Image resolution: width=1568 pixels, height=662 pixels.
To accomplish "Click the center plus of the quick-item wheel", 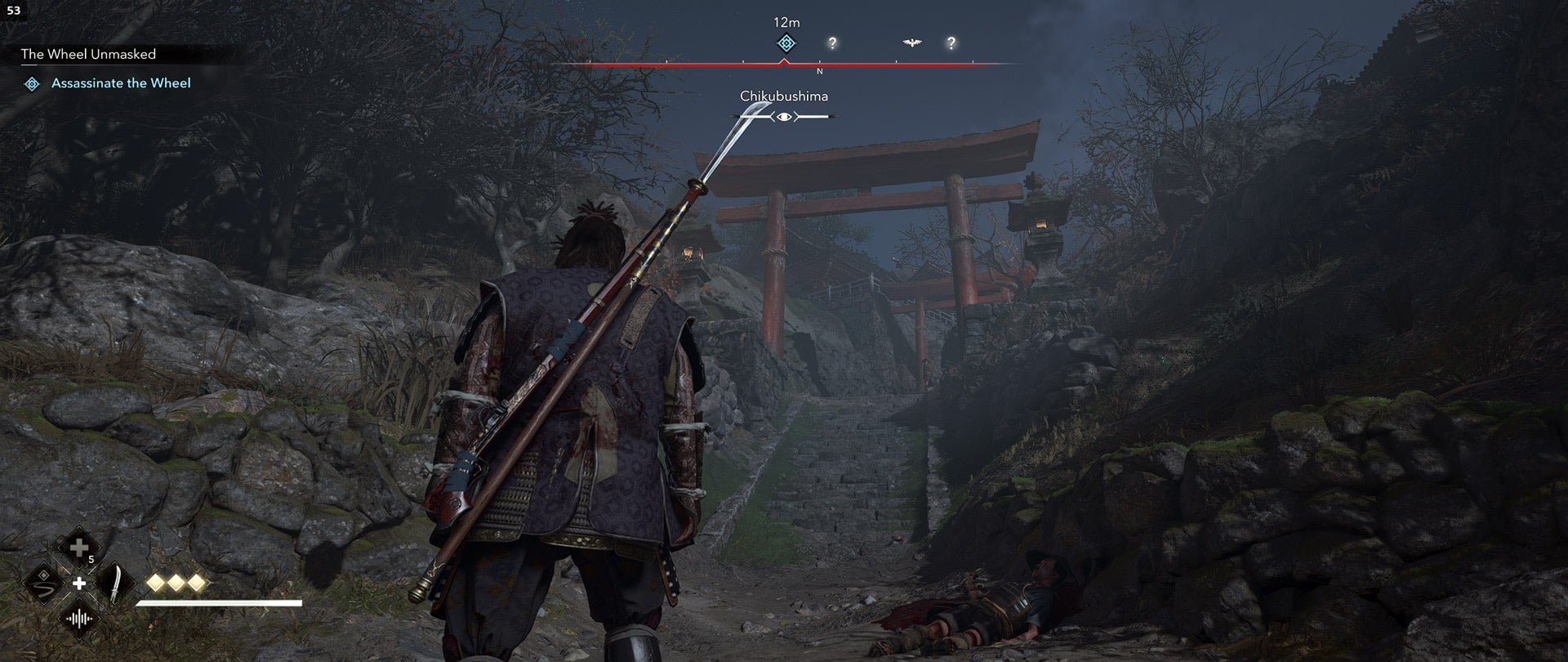I will click(79, 585).
